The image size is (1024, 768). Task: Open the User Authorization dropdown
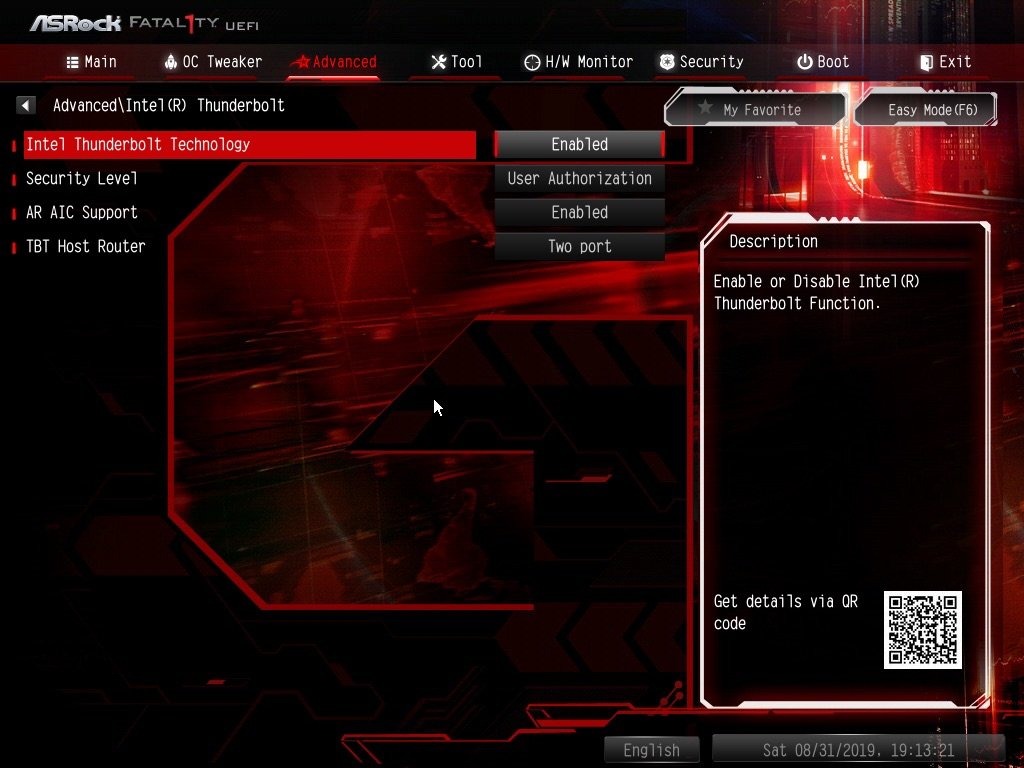[579, 179]
